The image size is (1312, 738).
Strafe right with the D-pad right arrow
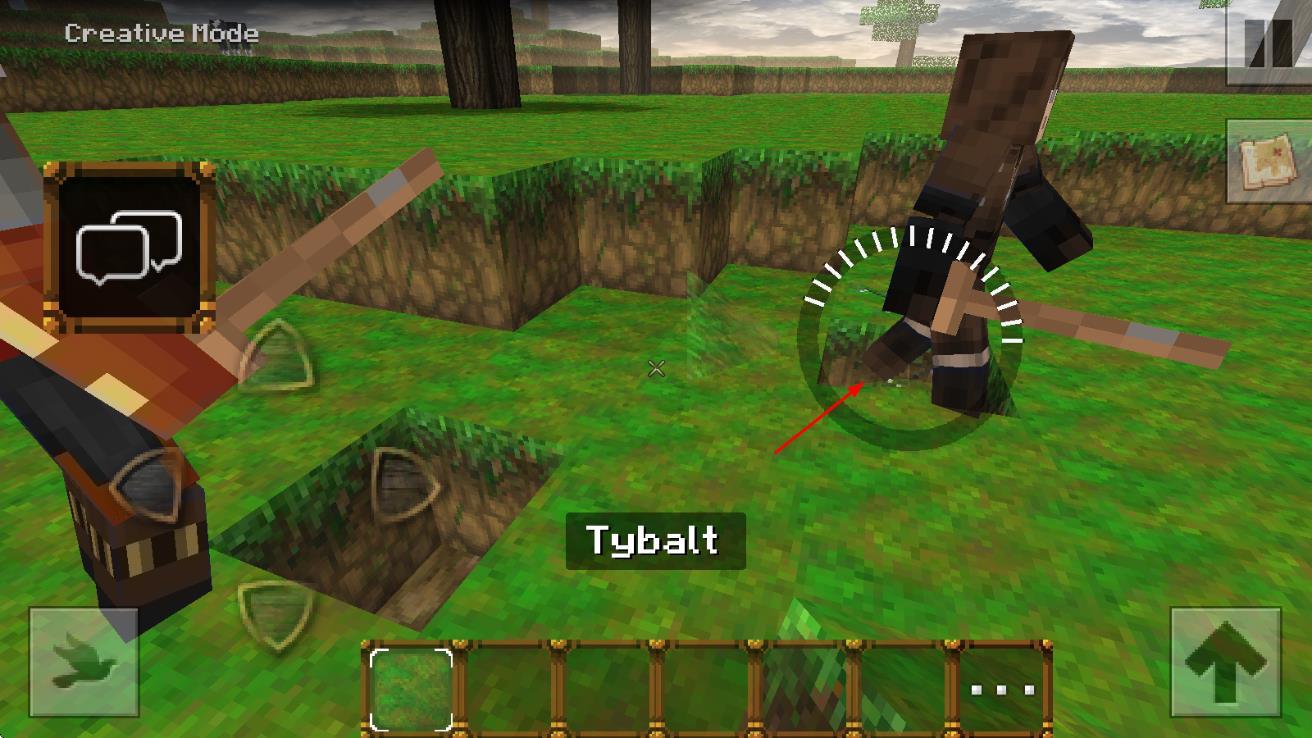[x=403, y=482]
